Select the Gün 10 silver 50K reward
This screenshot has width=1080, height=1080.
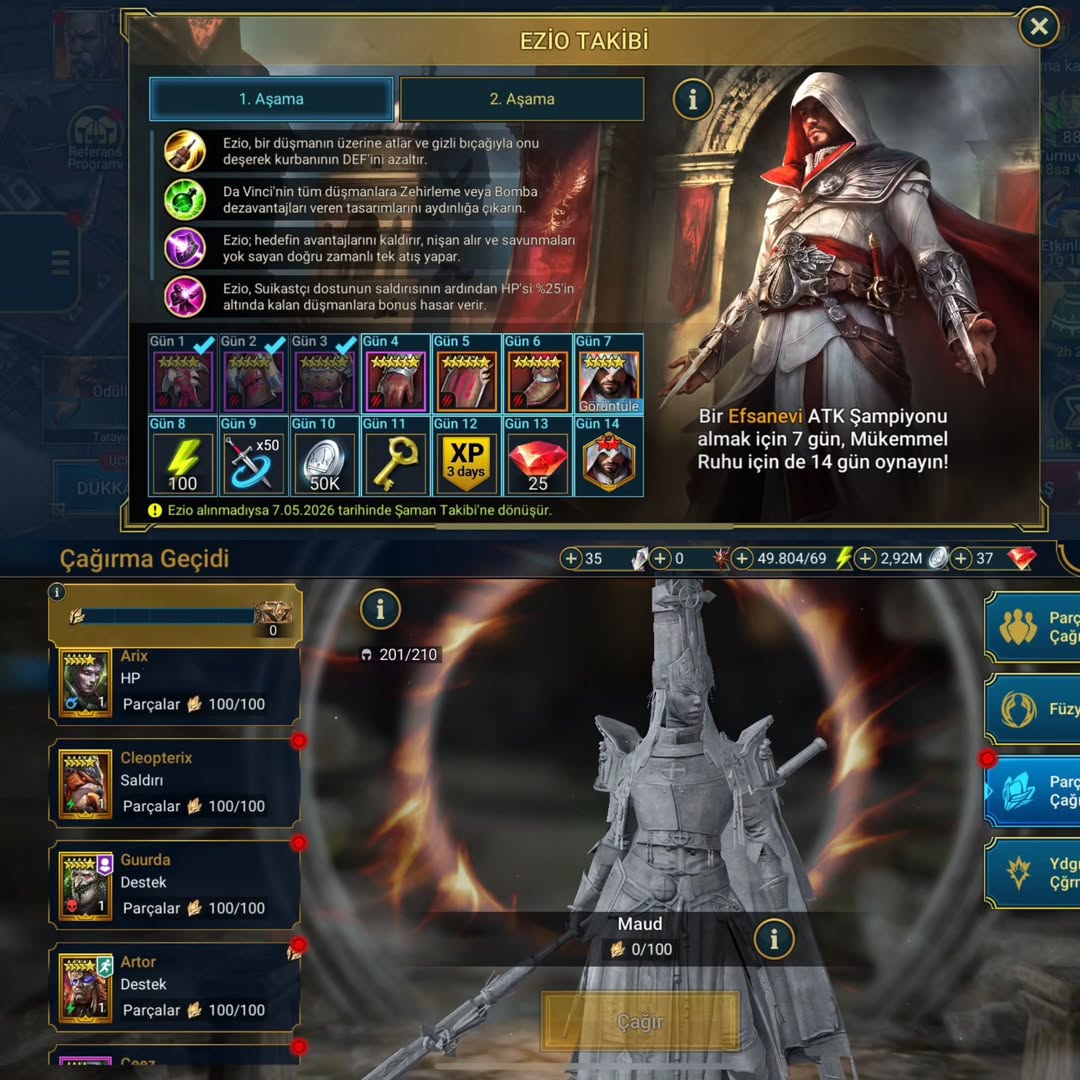324,457
